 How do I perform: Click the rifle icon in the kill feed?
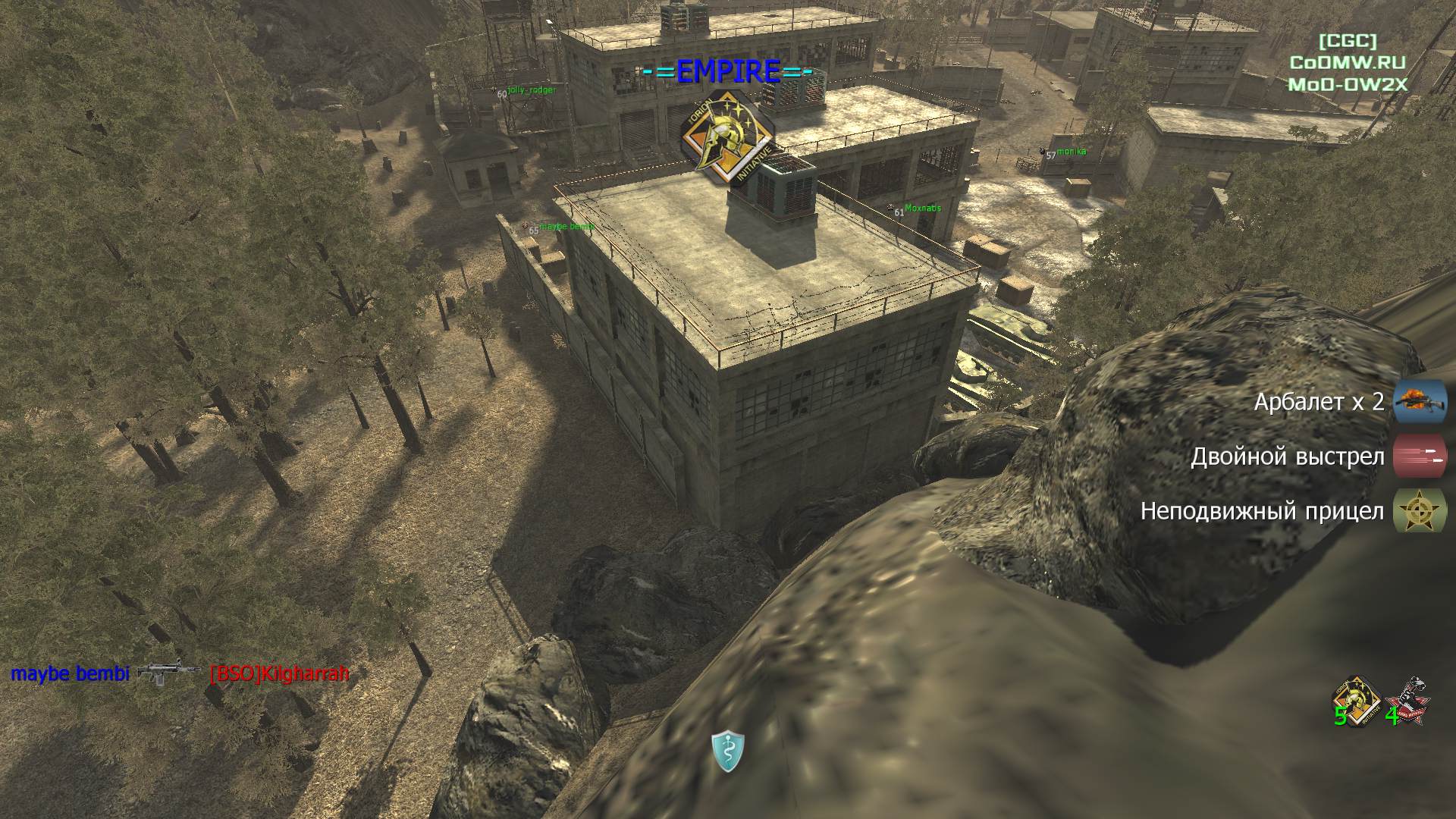tap(168, 672)
